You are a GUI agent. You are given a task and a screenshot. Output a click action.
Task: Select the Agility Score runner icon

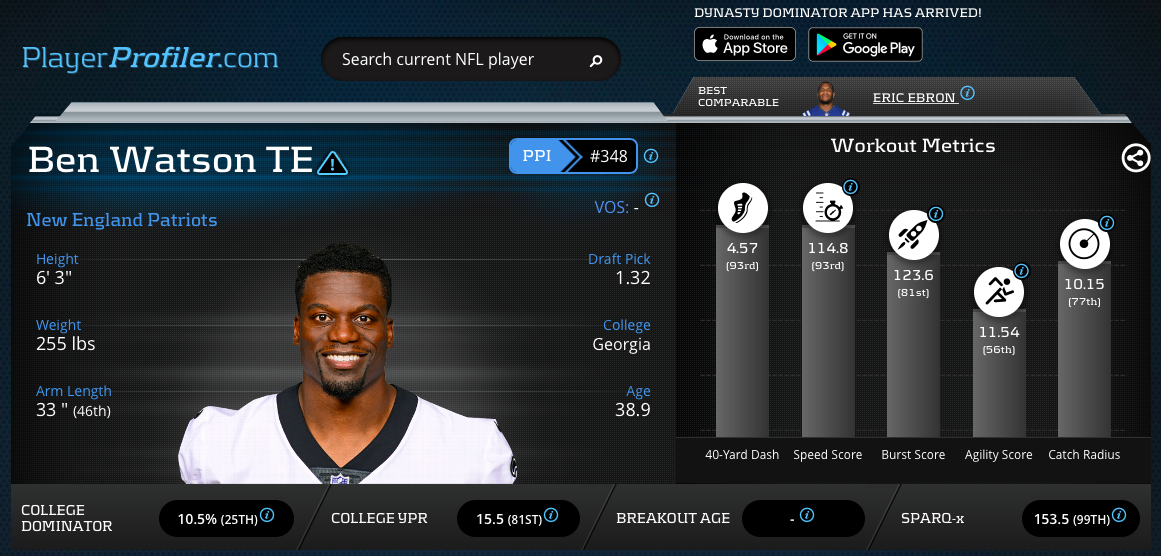(x=998, y=292)
